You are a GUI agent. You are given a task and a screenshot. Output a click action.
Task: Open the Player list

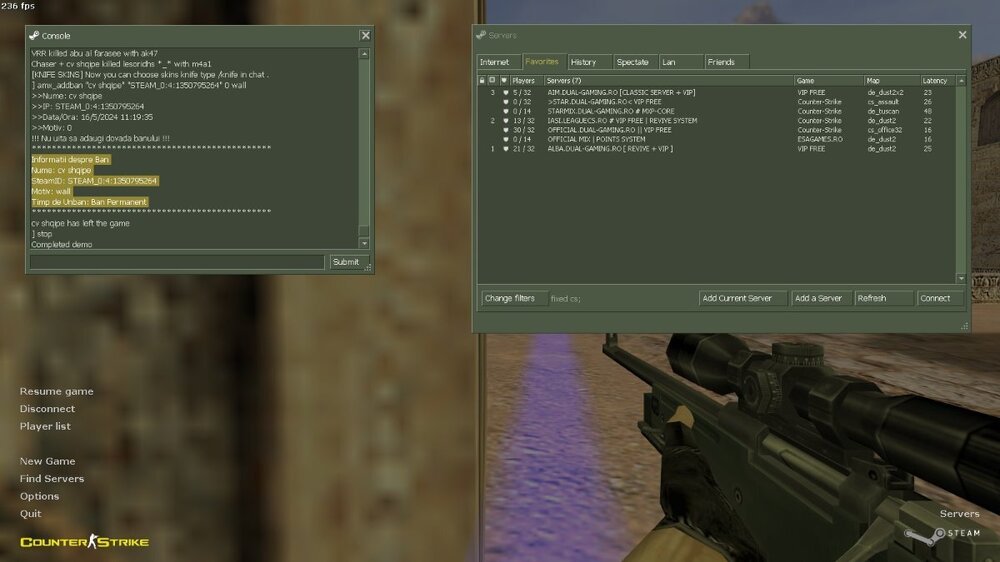pos(45,426)
